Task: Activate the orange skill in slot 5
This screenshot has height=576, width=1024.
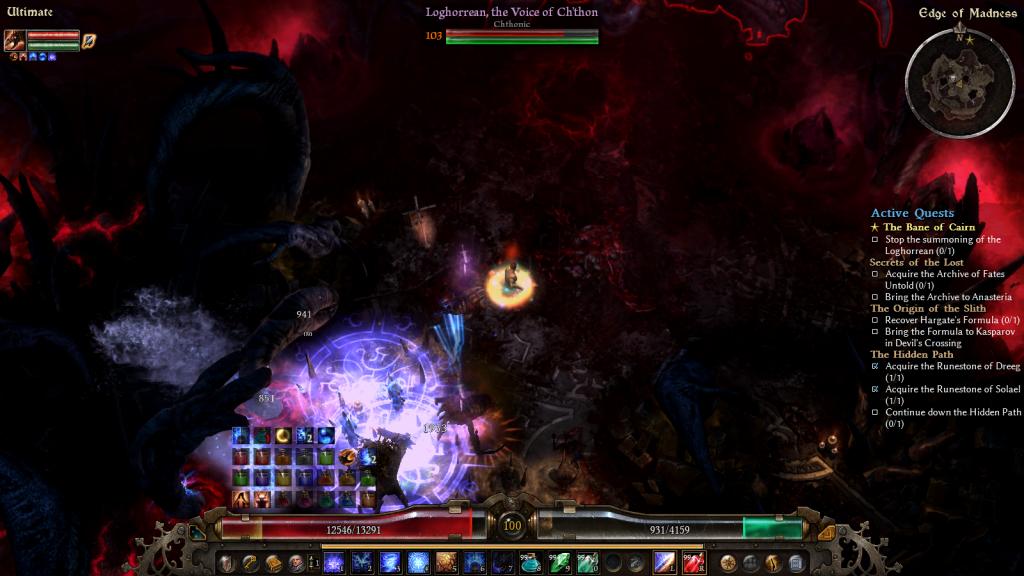Action: pyautogui.click(x=446, y=563)
